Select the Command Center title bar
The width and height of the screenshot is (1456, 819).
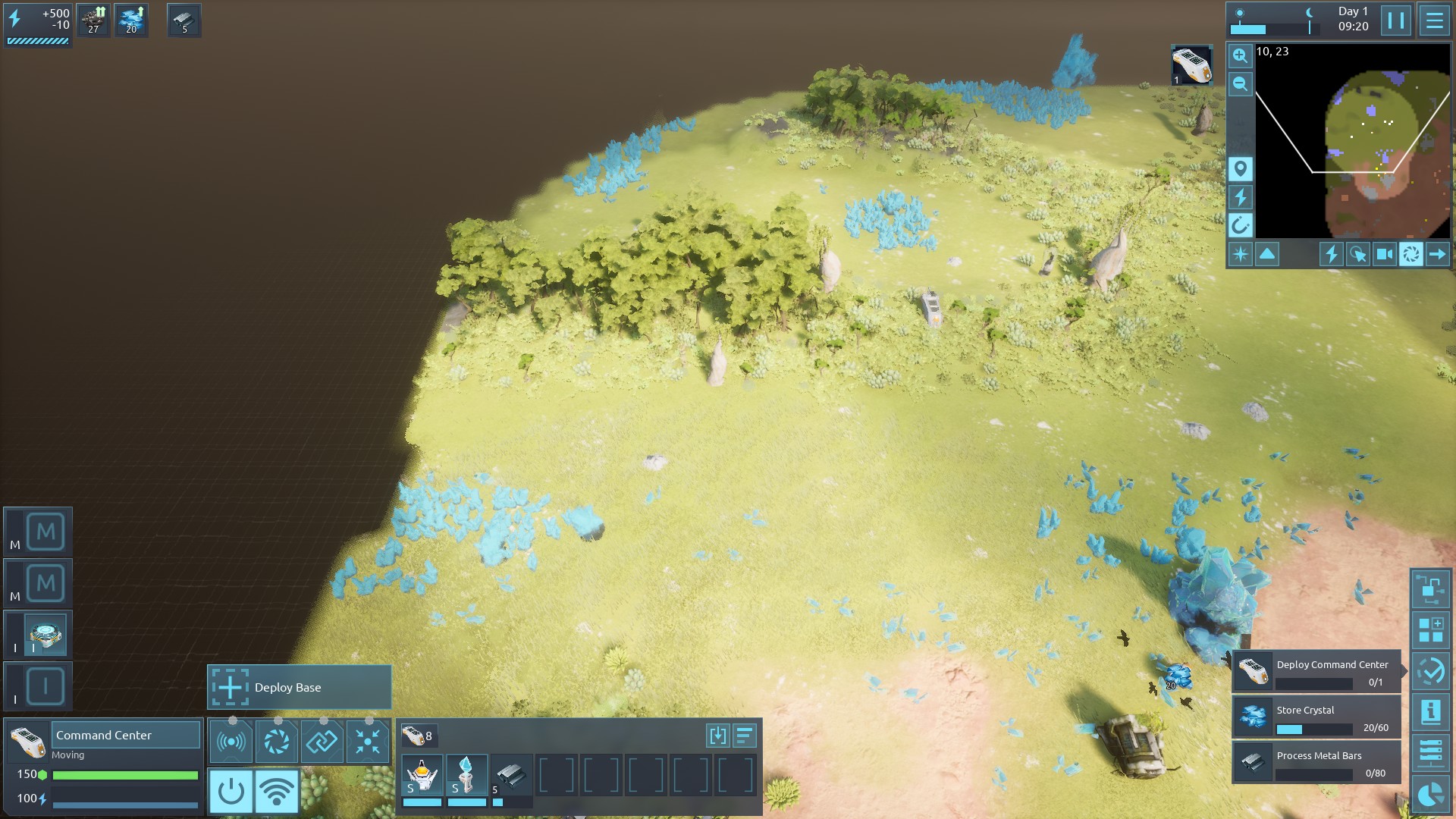125,735
